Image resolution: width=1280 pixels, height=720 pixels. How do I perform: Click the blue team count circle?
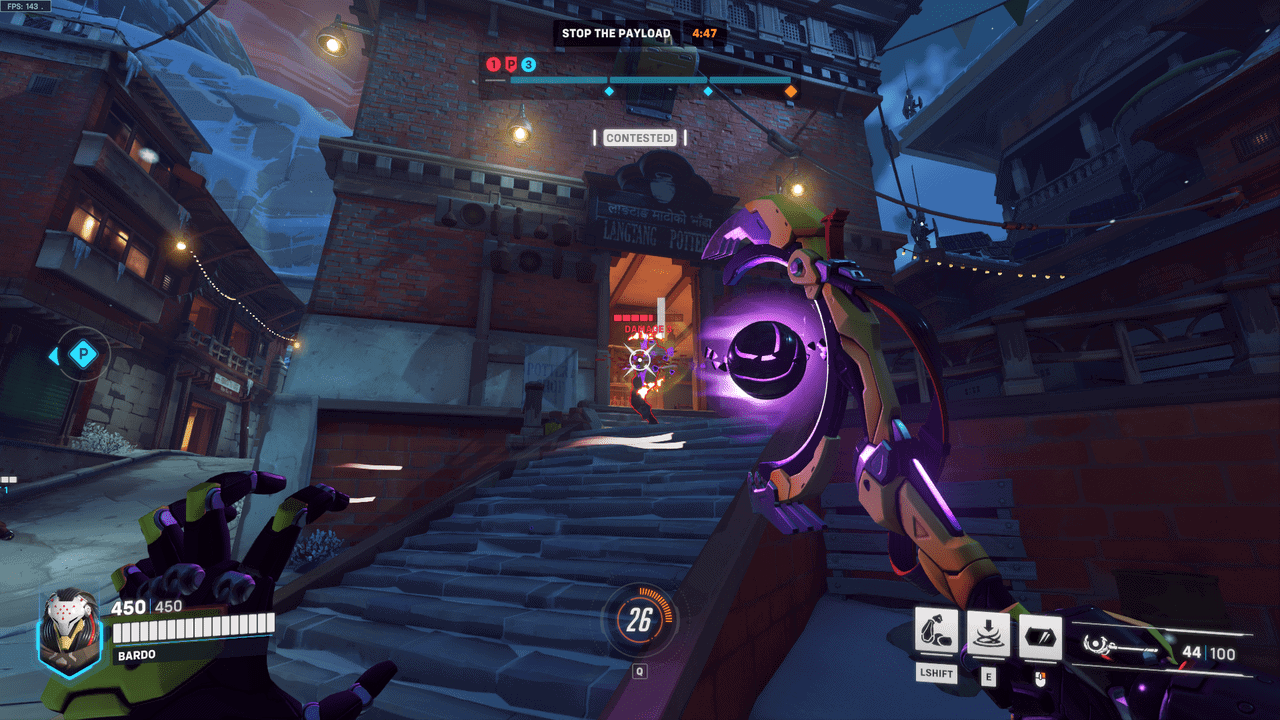click(x=528, y=65)
